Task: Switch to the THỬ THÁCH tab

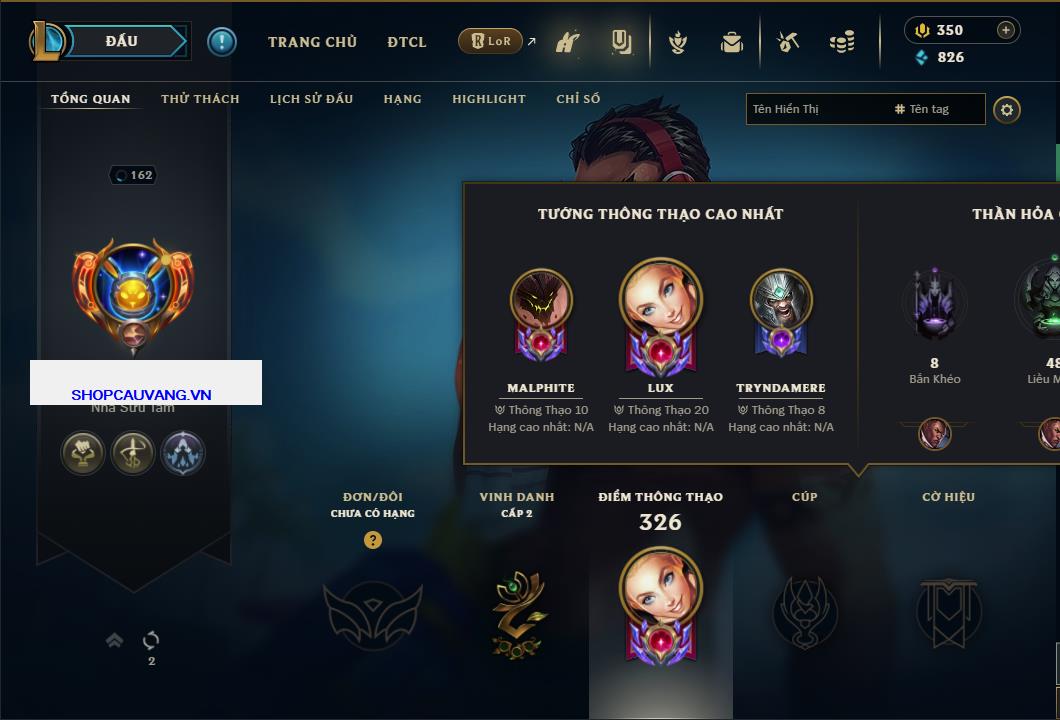Action: (200, 99)
